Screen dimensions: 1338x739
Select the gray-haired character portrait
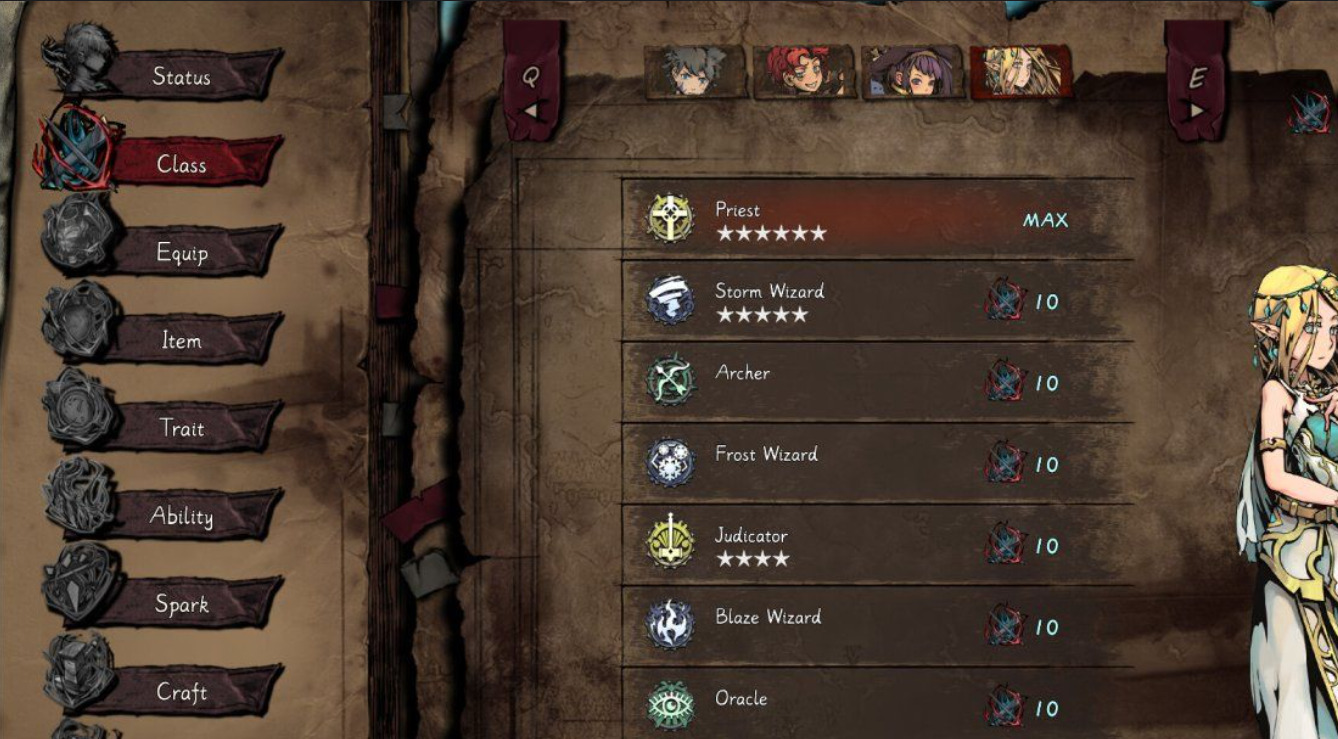[695, 72]
